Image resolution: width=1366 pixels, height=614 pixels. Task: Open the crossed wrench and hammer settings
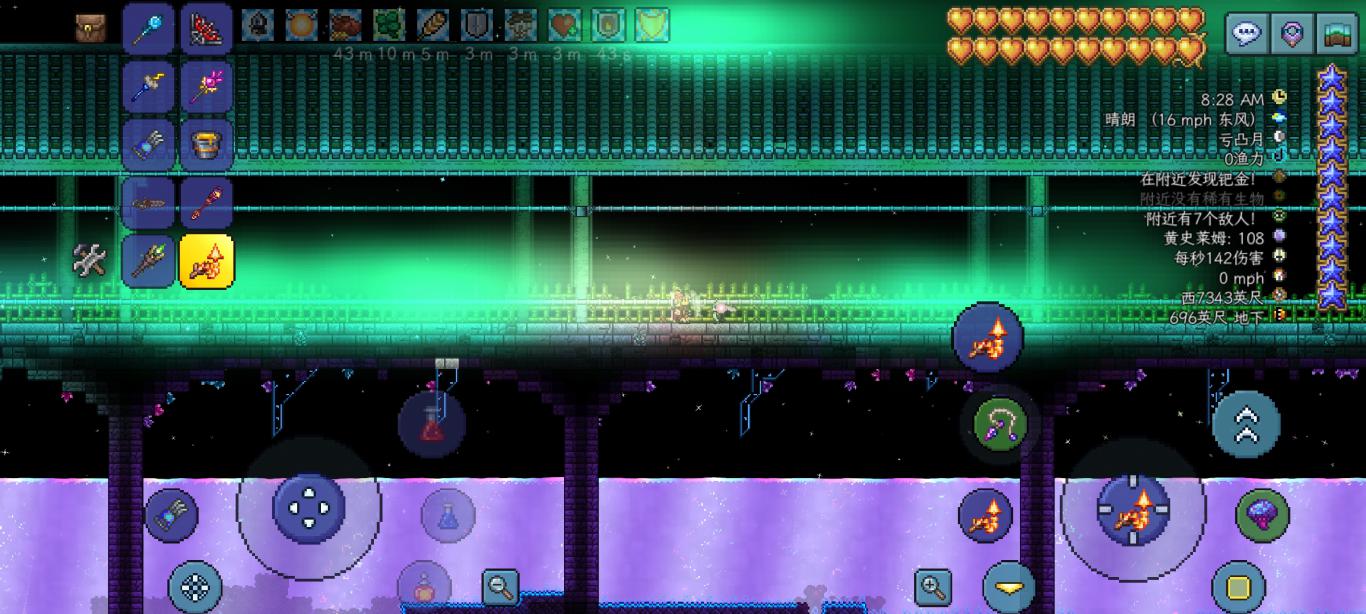pyautogui.click(x=90, y=260)
